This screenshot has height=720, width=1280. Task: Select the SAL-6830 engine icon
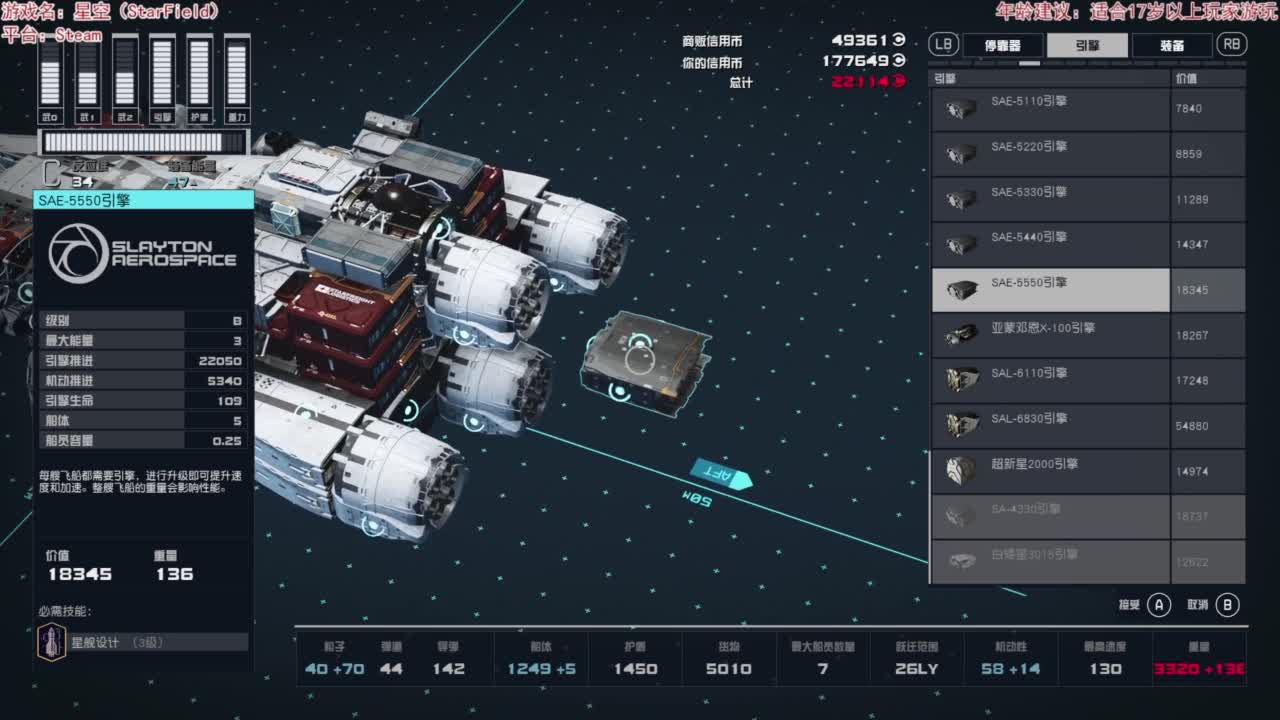[960, 425]
